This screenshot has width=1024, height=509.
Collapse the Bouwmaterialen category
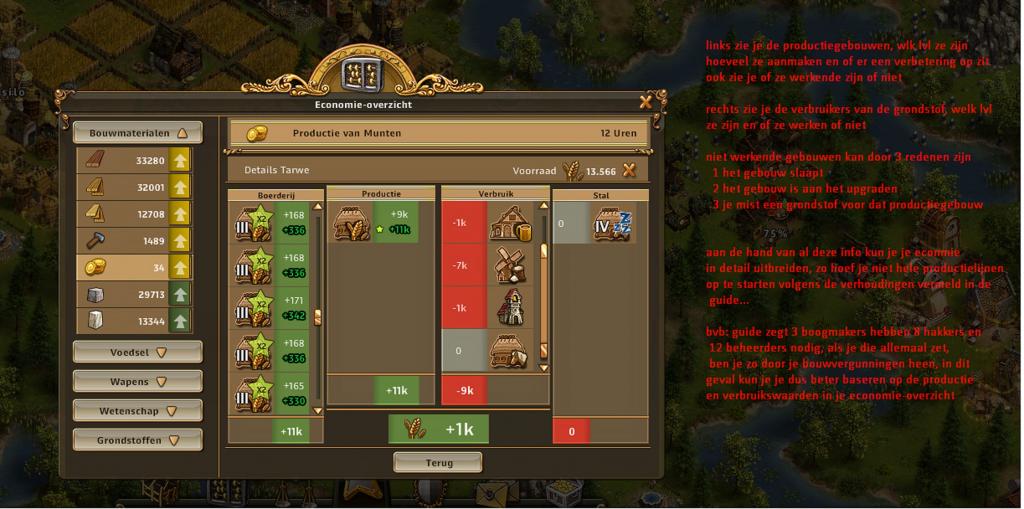coord(137,132)
